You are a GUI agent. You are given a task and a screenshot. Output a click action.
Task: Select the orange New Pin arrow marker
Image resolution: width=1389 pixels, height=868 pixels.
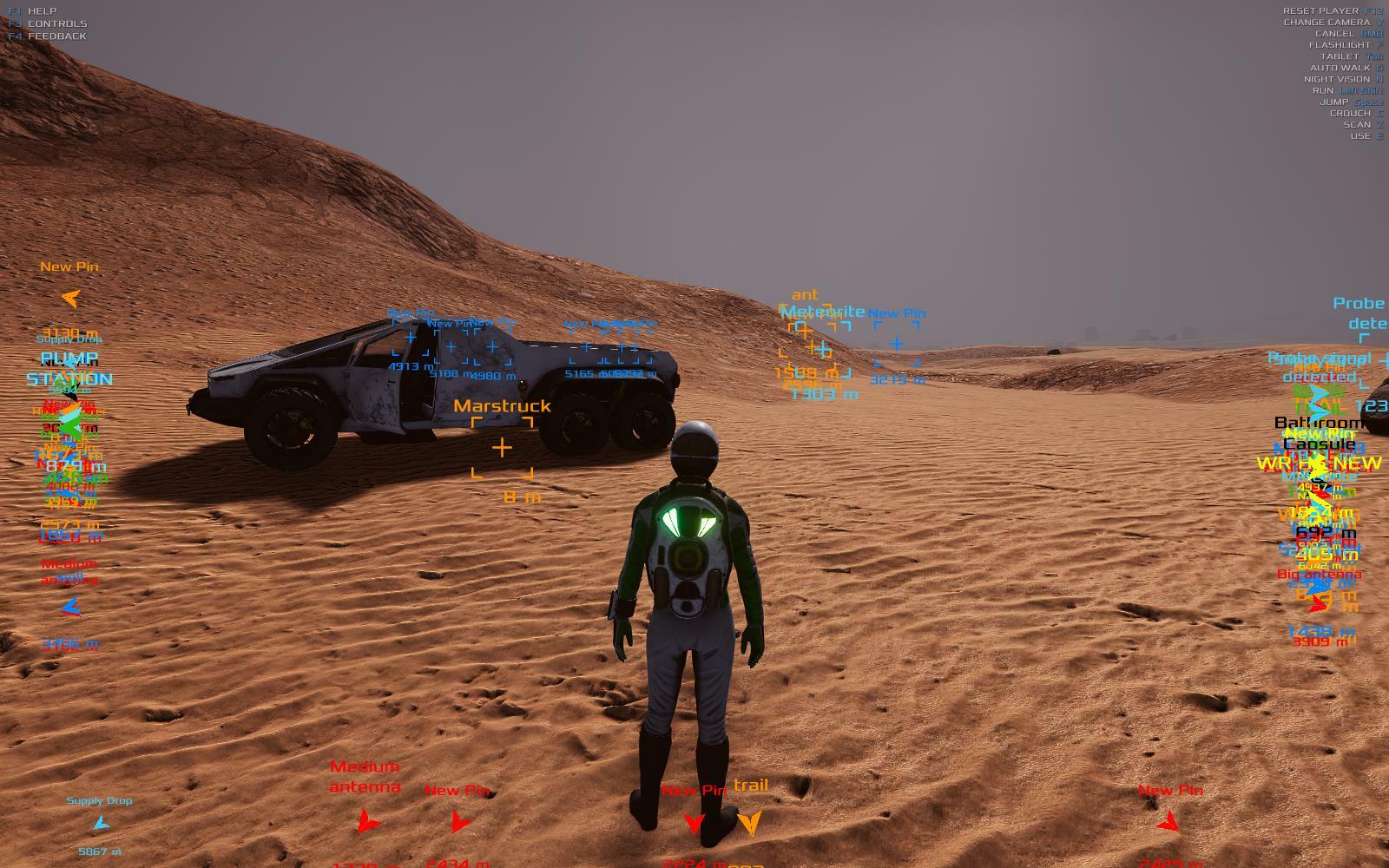point(70,299)
